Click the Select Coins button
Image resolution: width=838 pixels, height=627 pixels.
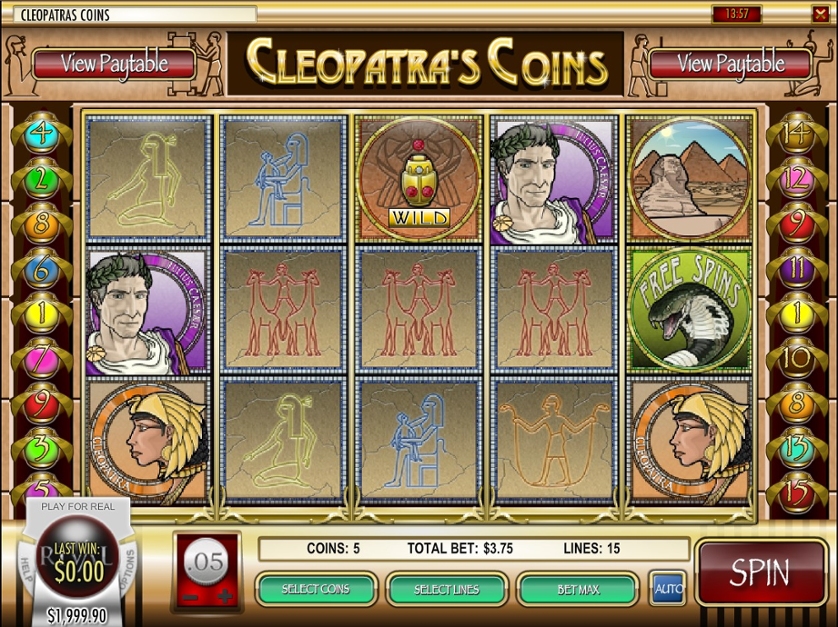(316, 589)
